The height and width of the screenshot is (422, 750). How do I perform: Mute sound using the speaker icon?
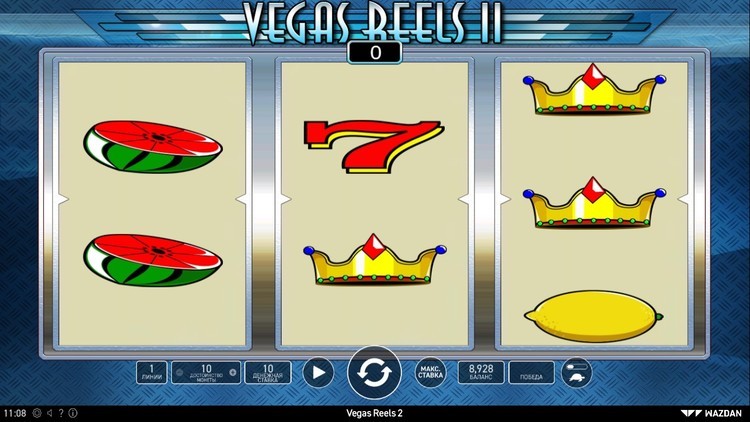[49, 413]
